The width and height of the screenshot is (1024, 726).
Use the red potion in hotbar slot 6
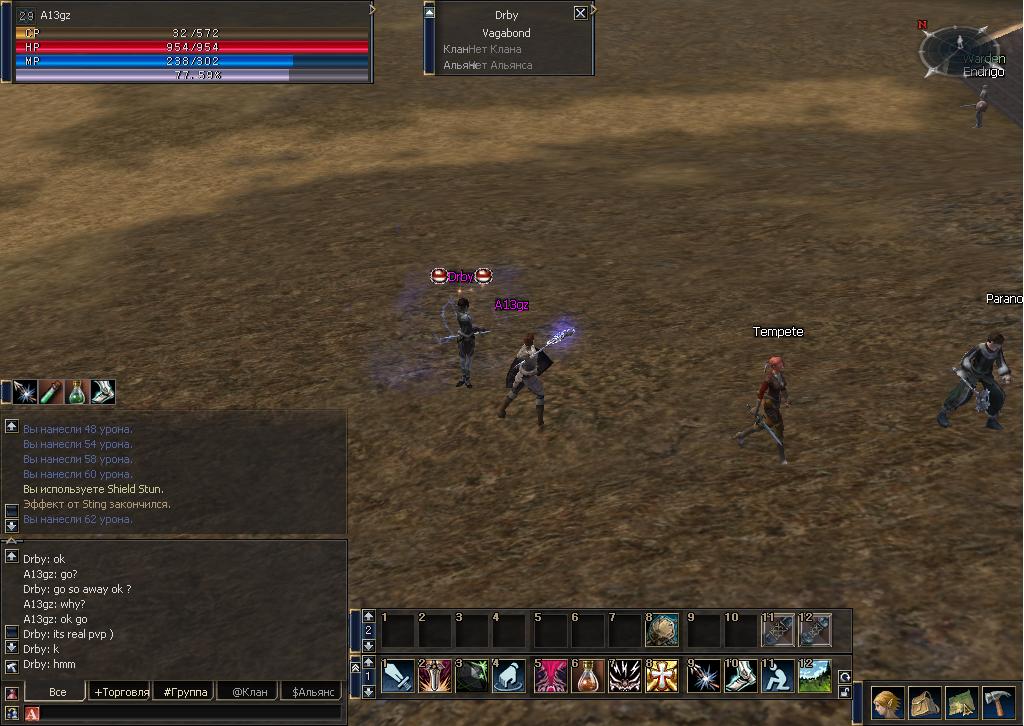(x=589, y=675)
